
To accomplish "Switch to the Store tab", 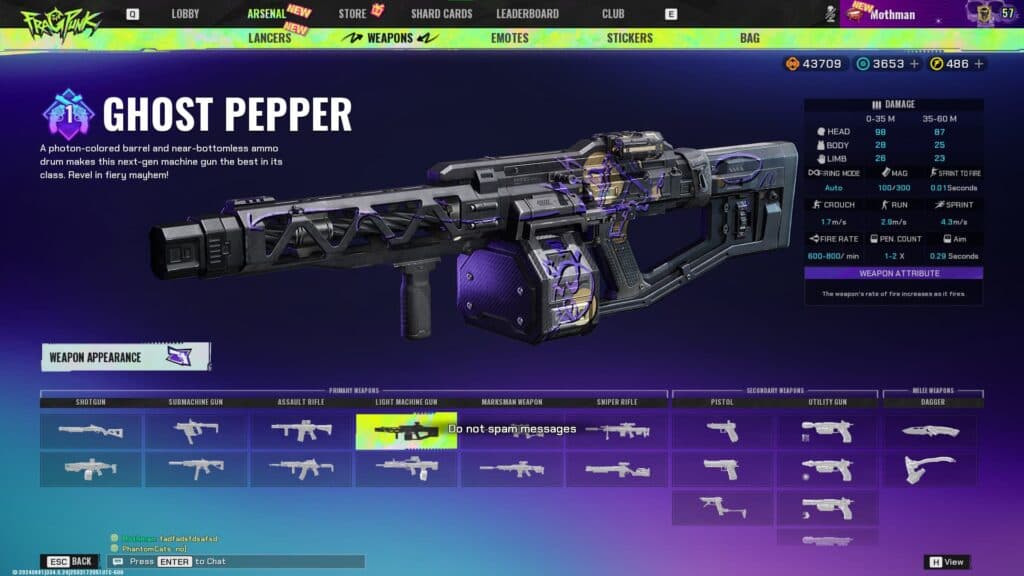I will coord(353,14).
